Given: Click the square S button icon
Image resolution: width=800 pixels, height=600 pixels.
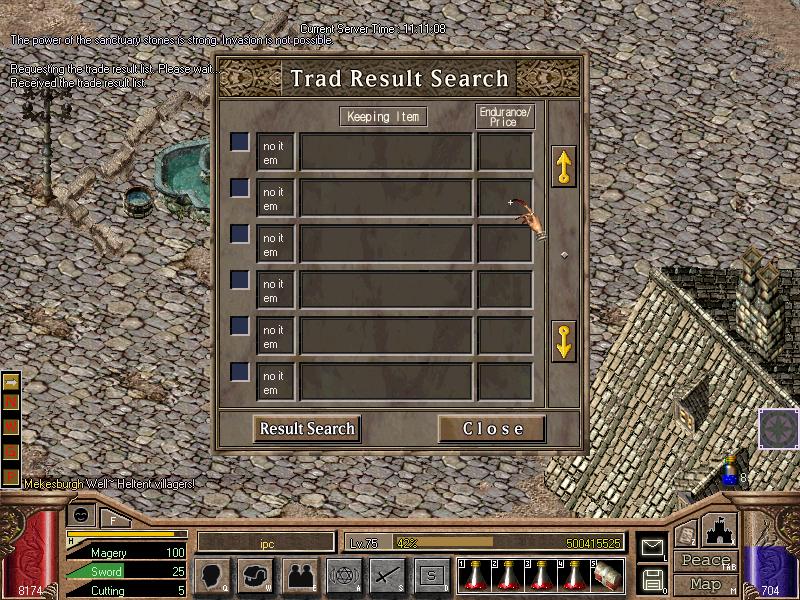Looking at the screenshot, I should point(432,574).
